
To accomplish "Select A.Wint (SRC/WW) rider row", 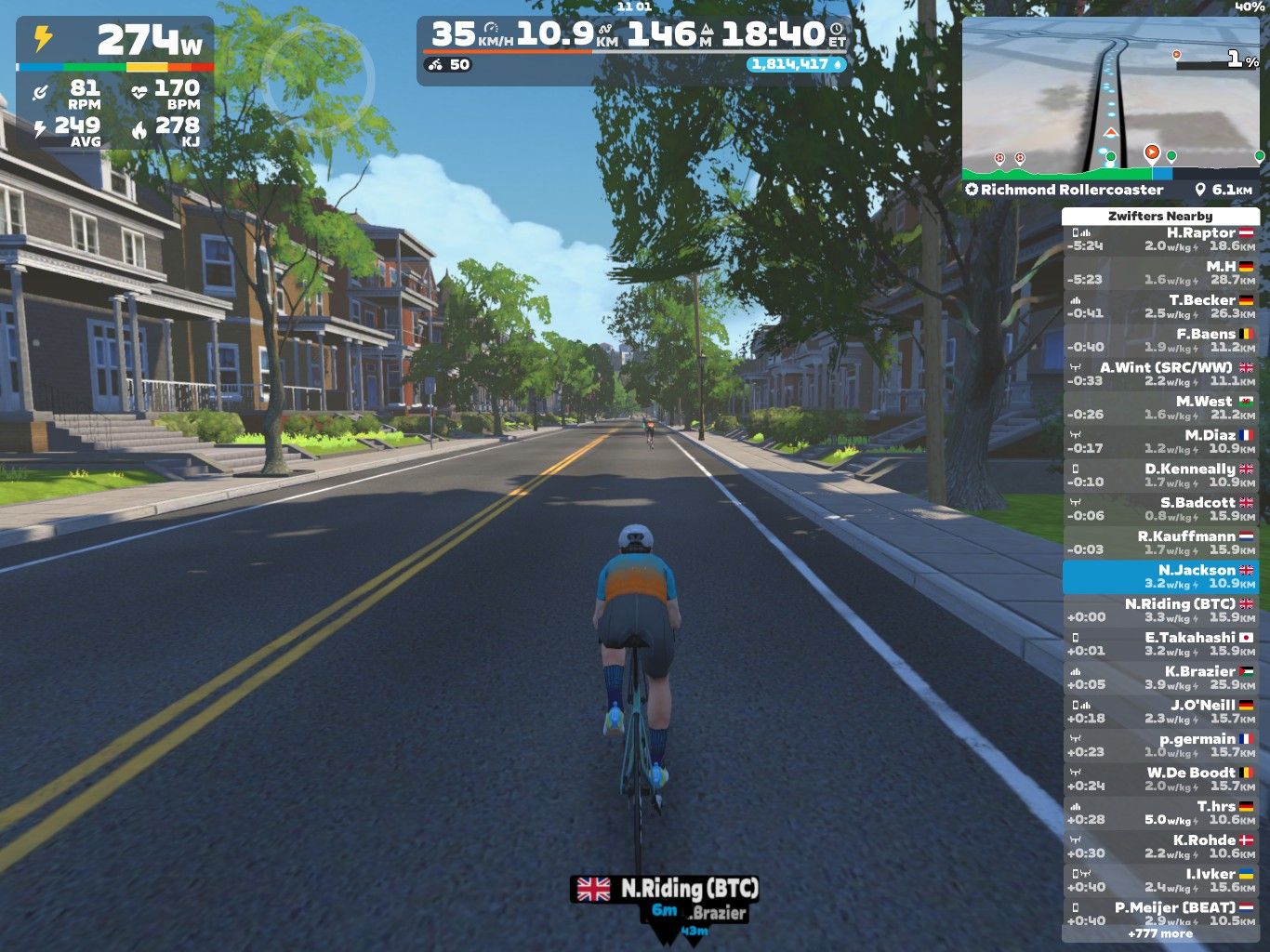I will point(1160,374).
